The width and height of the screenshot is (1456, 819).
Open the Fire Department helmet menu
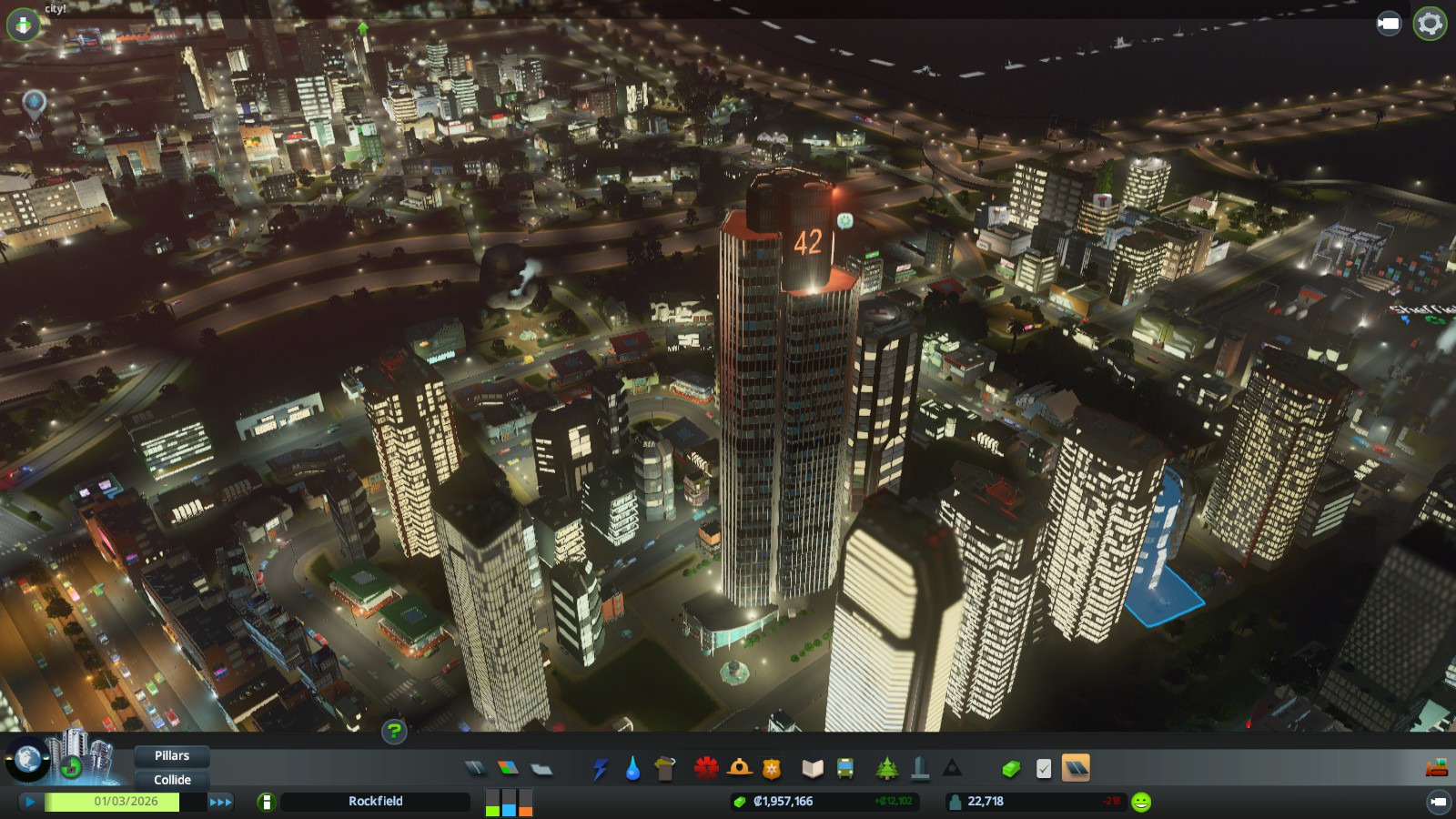739,769
